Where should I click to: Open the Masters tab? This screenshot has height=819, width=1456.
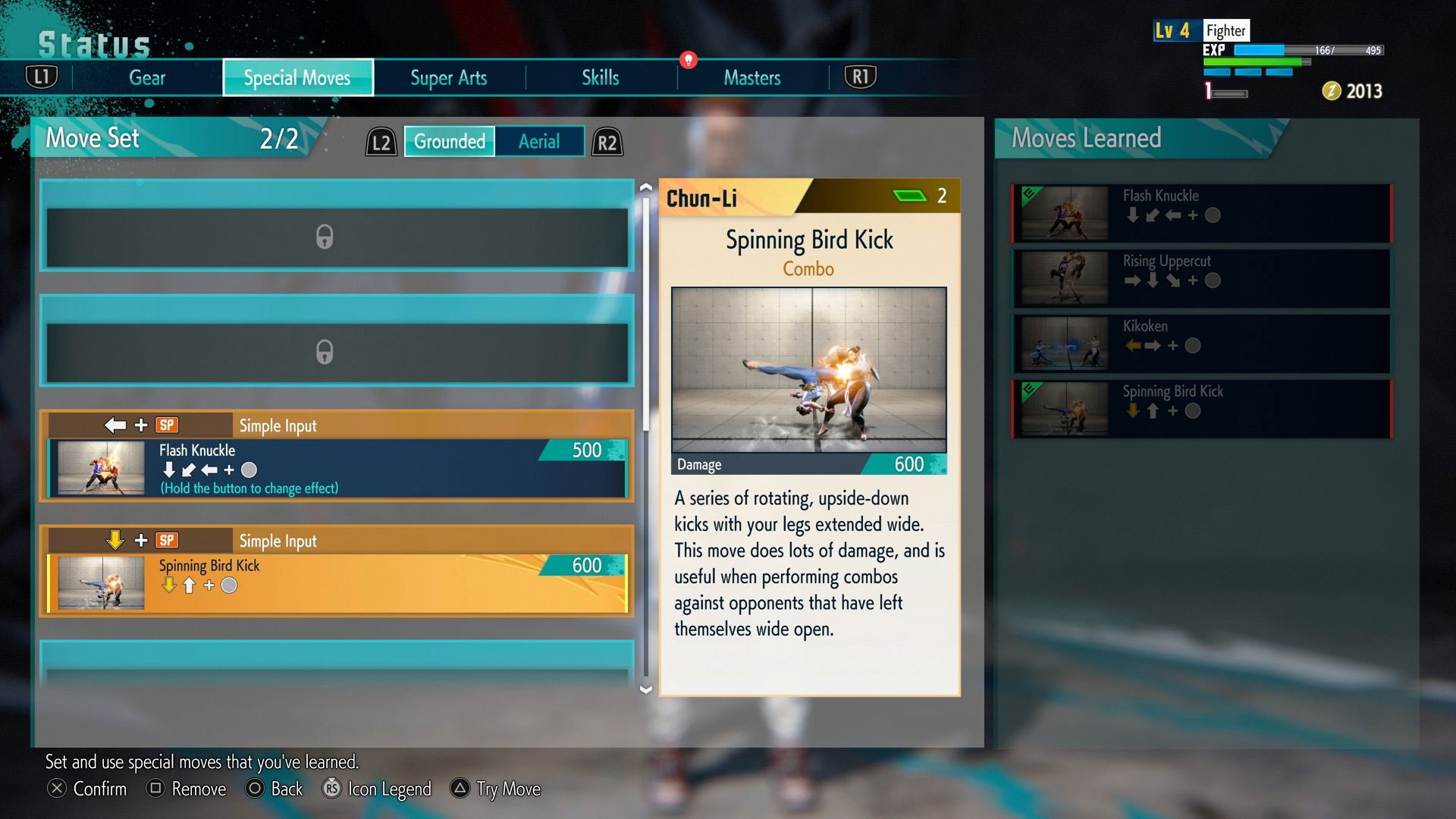click(x=752, y=77)
